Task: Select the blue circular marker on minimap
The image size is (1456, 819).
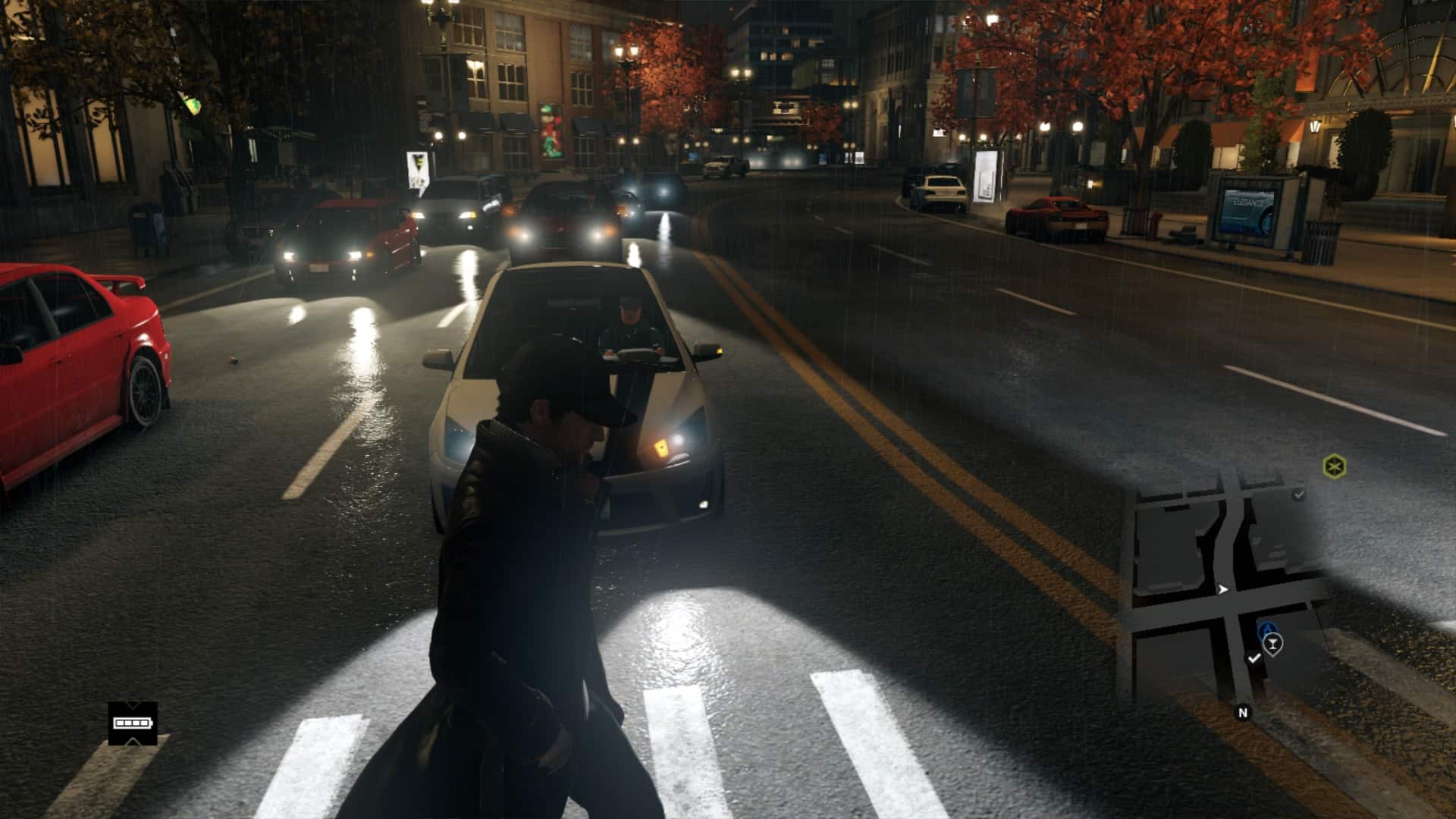Action: coord(1266,631)
